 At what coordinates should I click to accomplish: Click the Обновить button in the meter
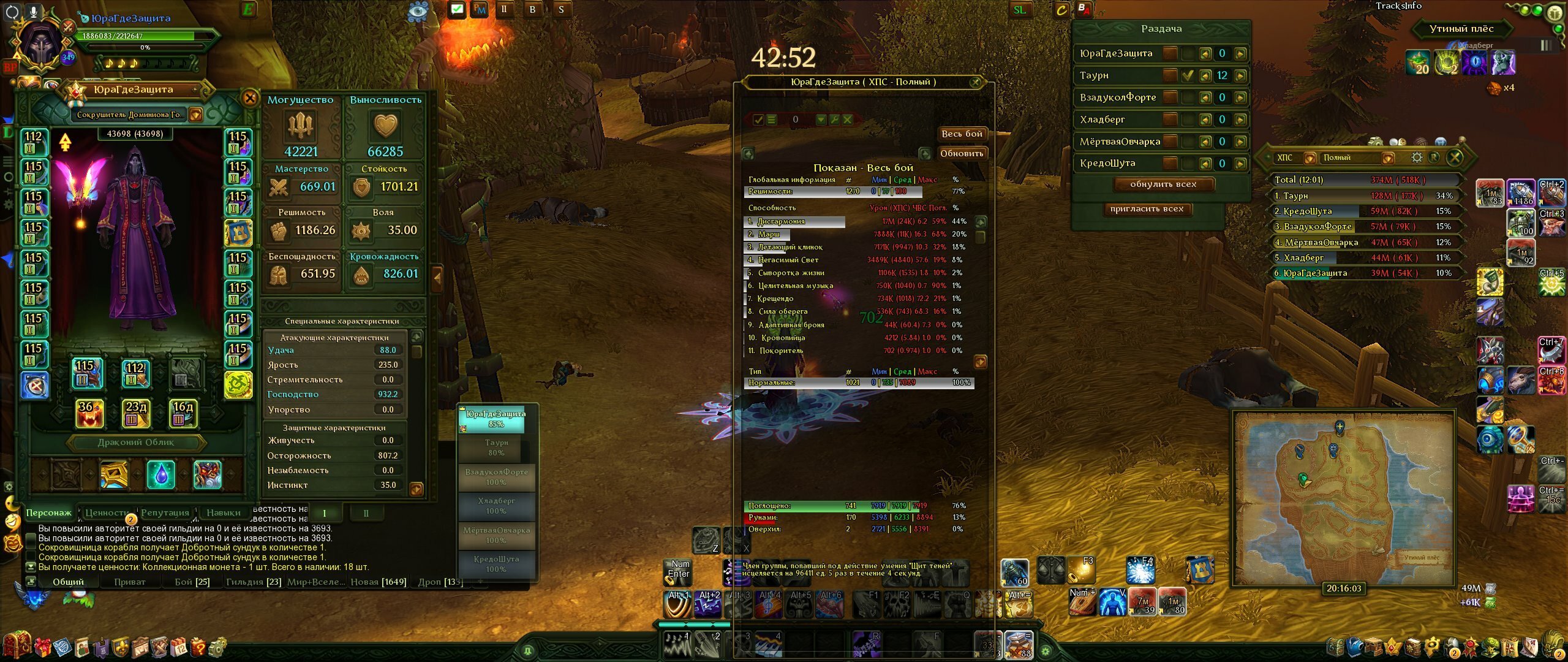(x=962, y=154)
